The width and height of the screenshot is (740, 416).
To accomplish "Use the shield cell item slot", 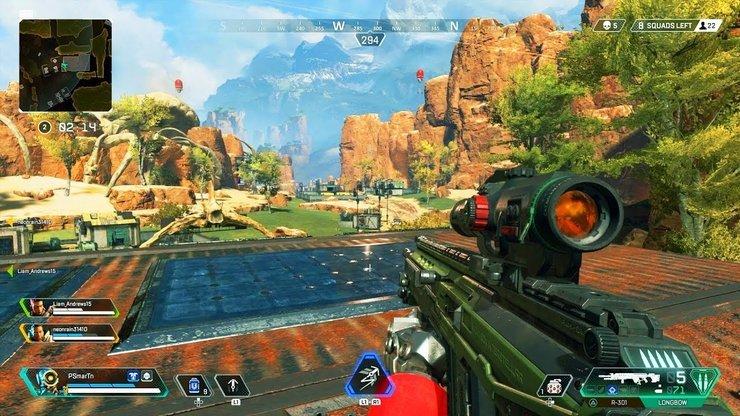I will (192, 385).
